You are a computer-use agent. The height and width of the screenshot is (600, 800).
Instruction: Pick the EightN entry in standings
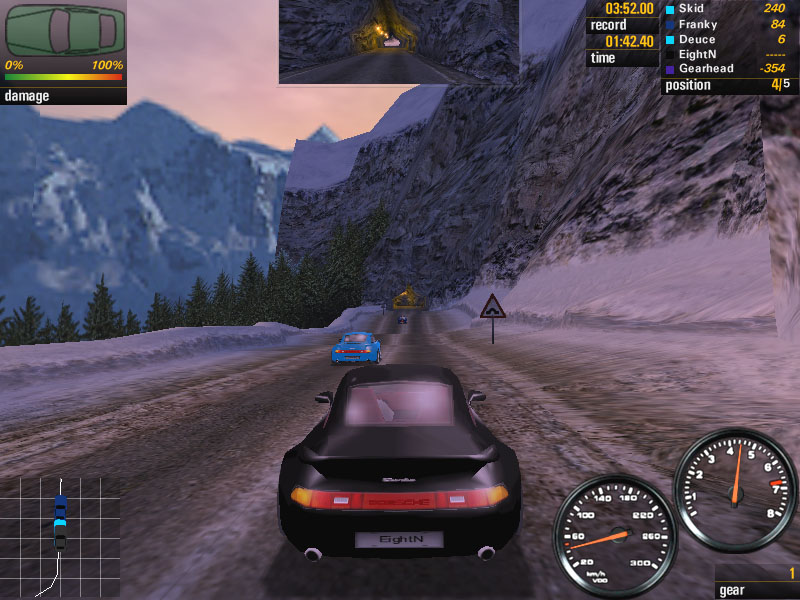click(x=698, y=54)
